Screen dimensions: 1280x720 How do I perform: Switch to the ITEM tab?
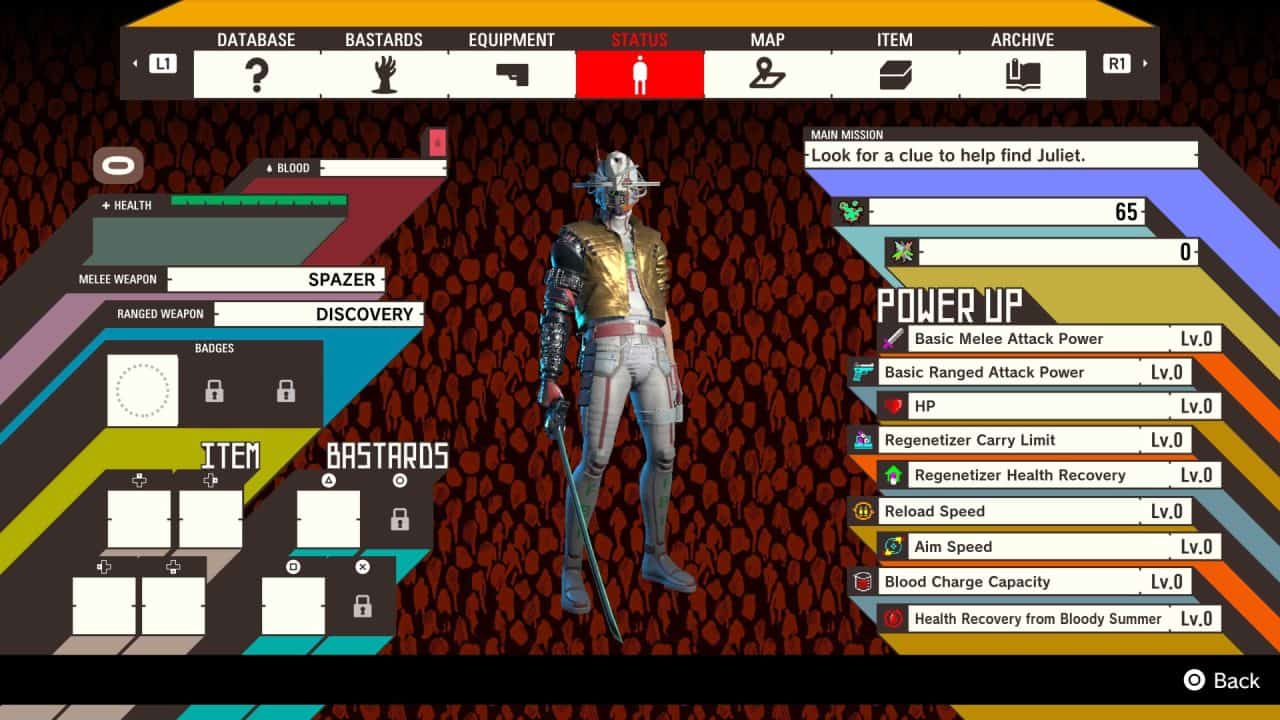(893, 71)
